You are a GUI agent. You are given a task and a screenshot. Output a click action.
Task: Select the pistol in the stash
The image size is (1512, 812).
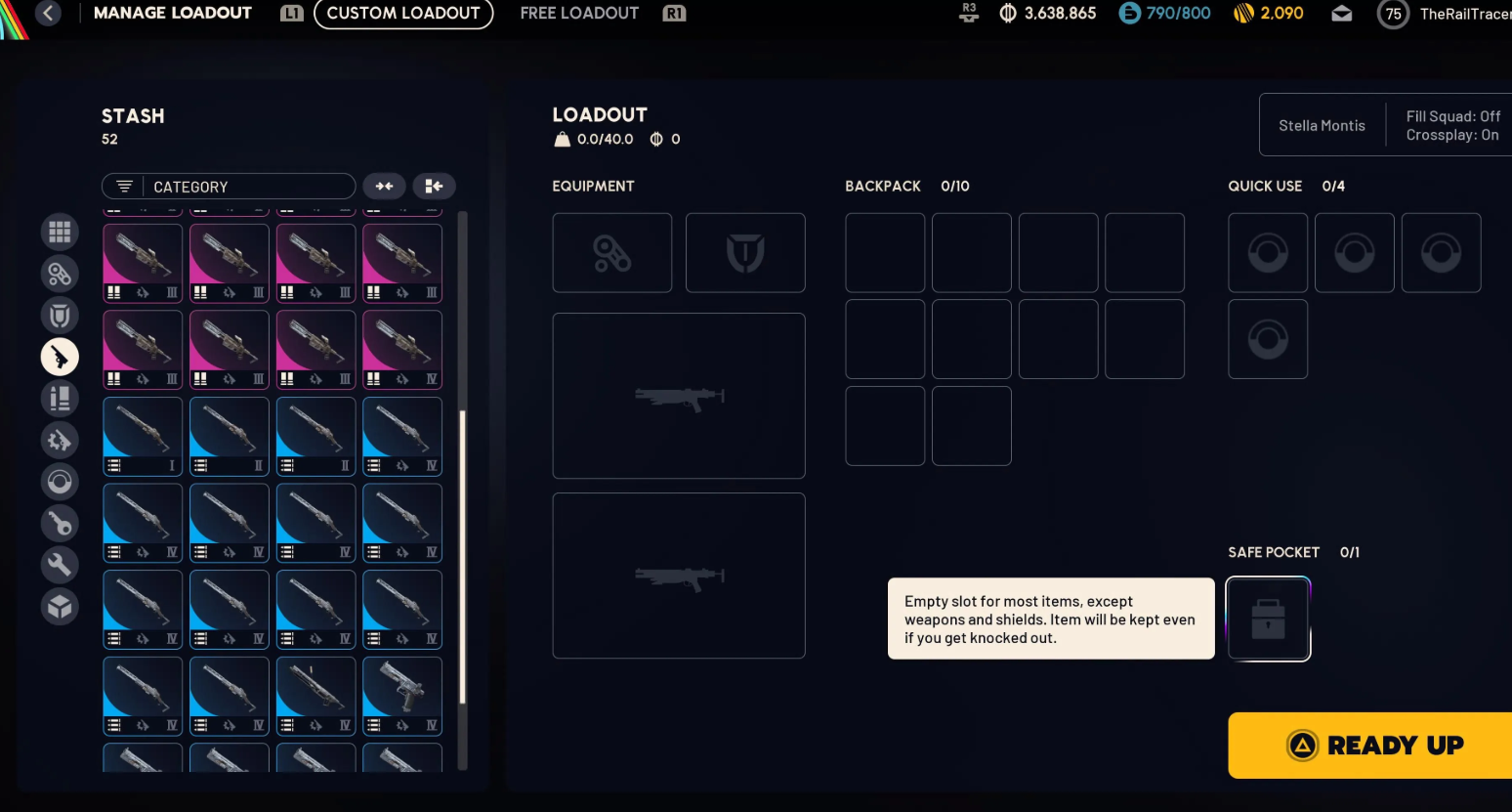[x=402, y=696]
